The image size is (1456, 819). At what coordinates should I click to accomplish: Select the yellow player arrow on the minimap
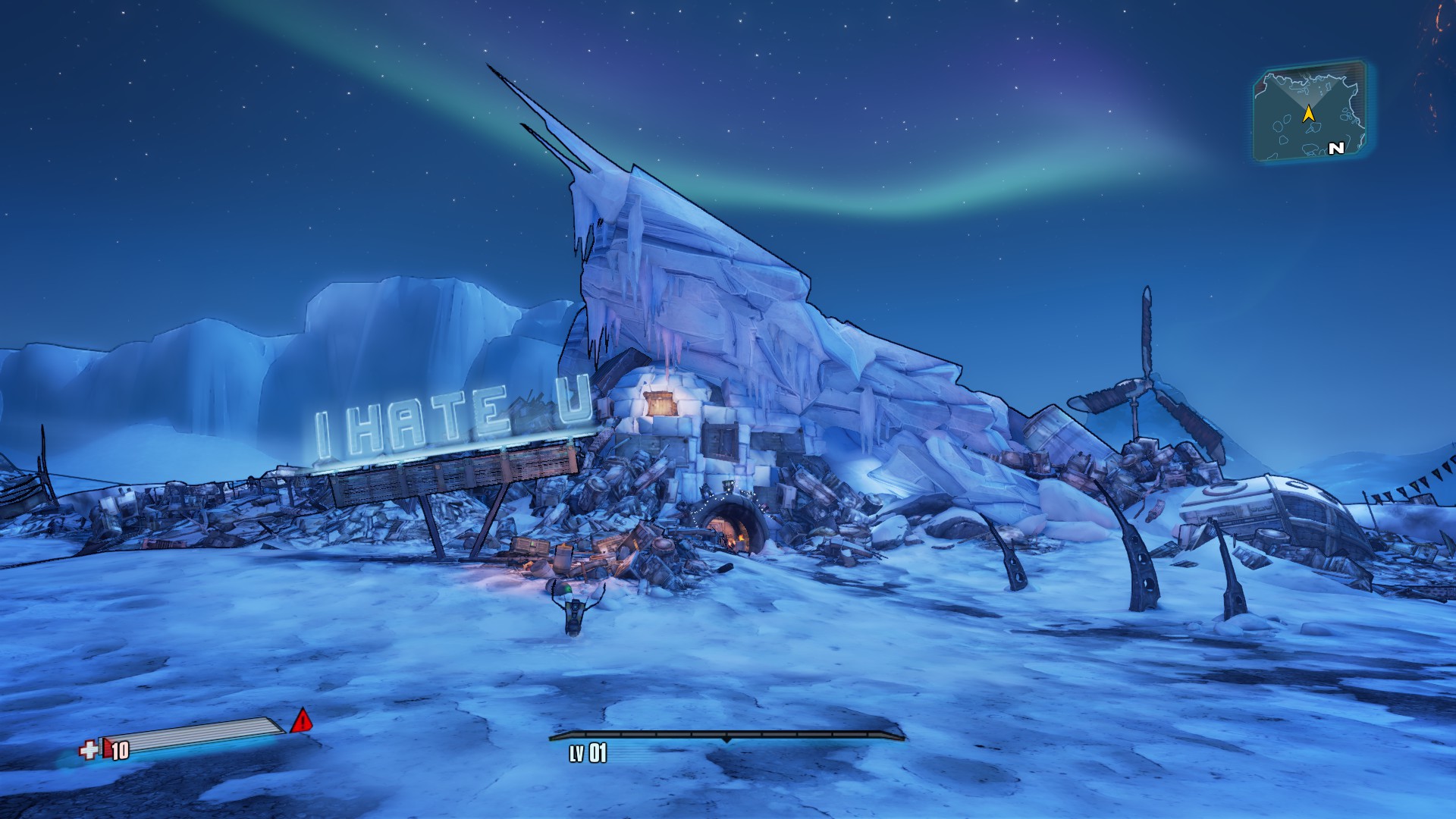(1308, 114)
